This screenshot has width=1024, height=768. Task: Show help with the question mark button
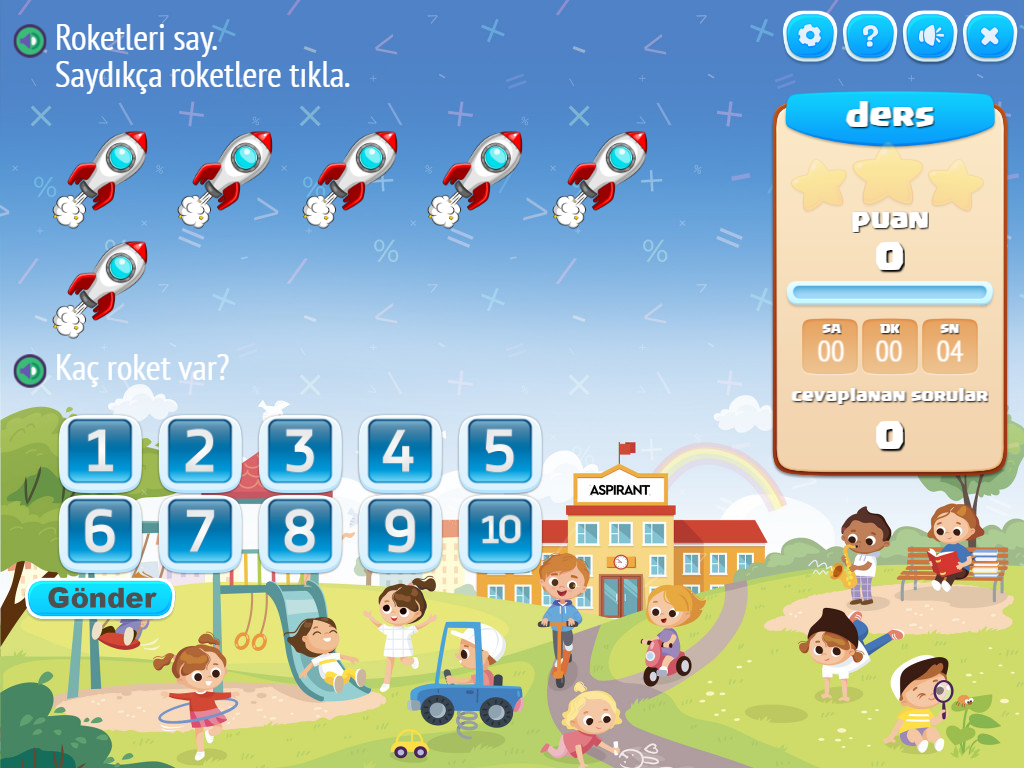pyautogui.click(x=870, y=37)
